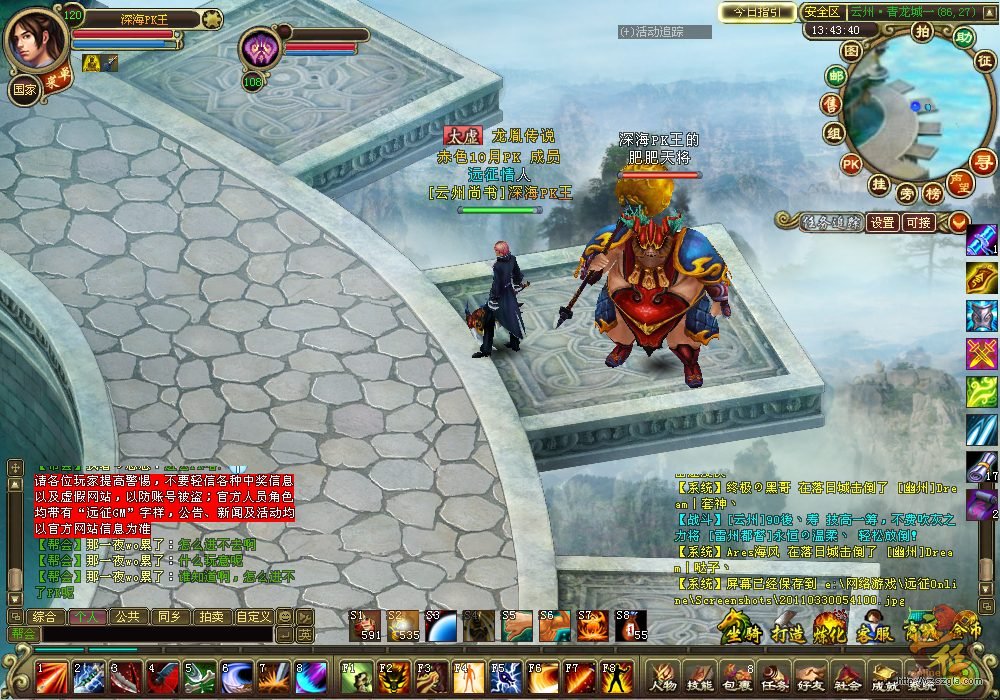1000x700 pixels.
Task: Open the 榜 rankings button
Action: 932,193
